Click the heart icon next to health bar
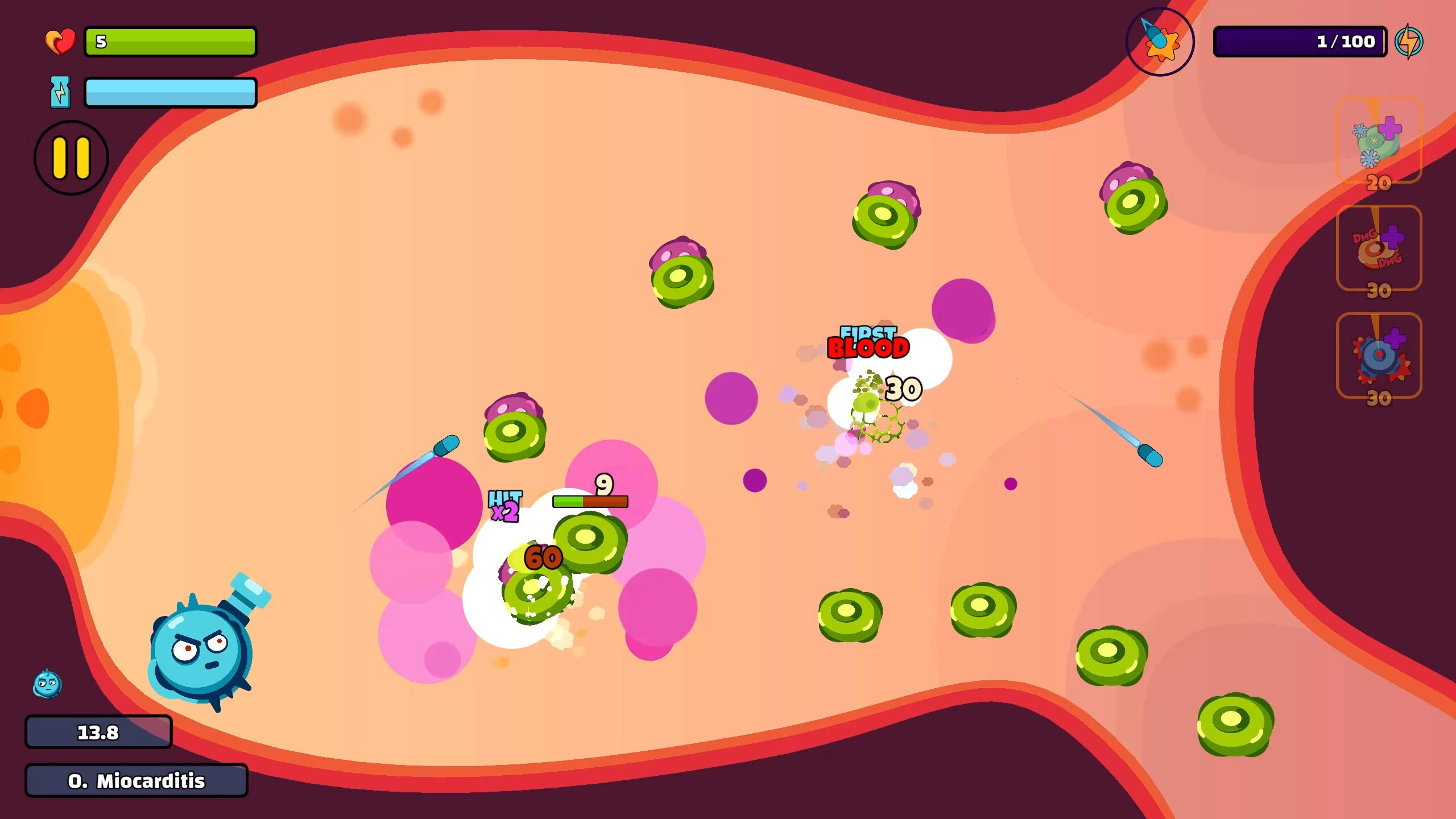Viewport: 1456px width, 819px height. (61, 40)
